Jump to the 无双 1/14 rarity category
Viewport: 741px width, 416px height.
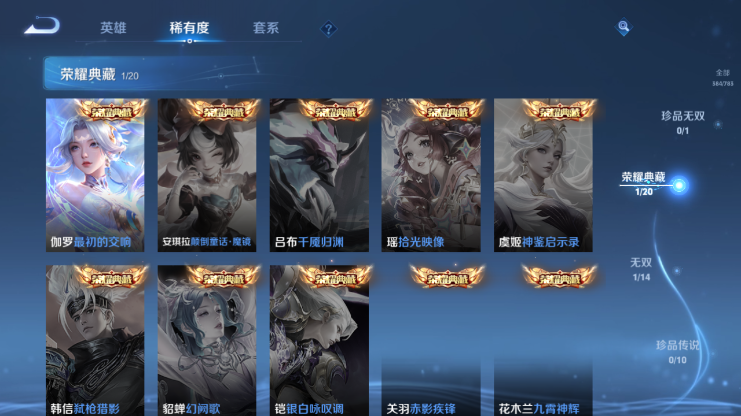coord(641,268)
